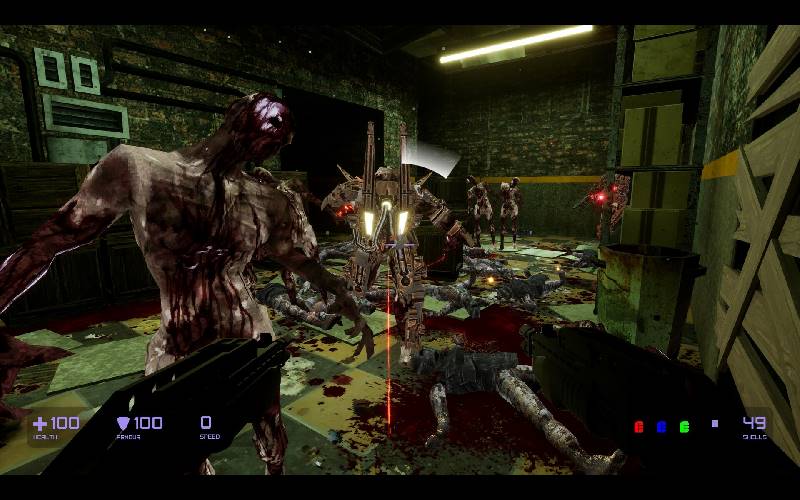This screenshot has height=500, width=800.
Task: Select the red keycard icon
Action: point(639,427)
